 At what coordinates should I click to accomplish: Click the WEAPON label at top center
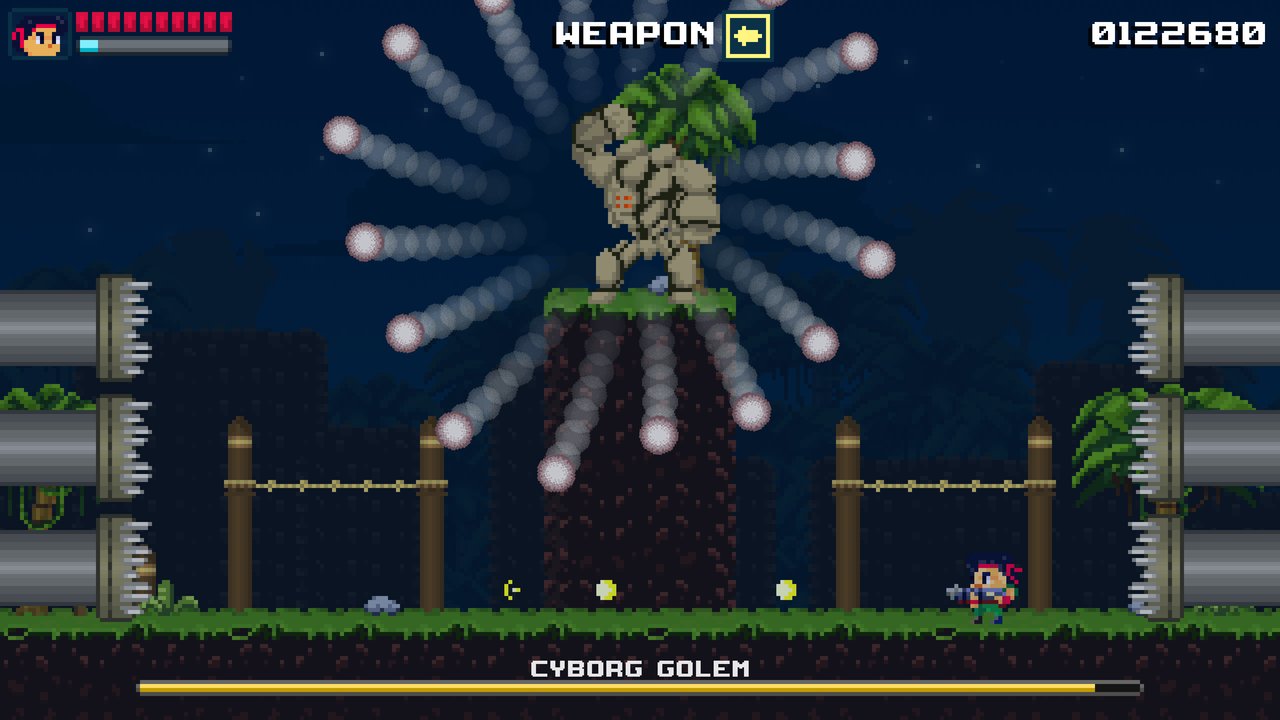coord(630,33)
